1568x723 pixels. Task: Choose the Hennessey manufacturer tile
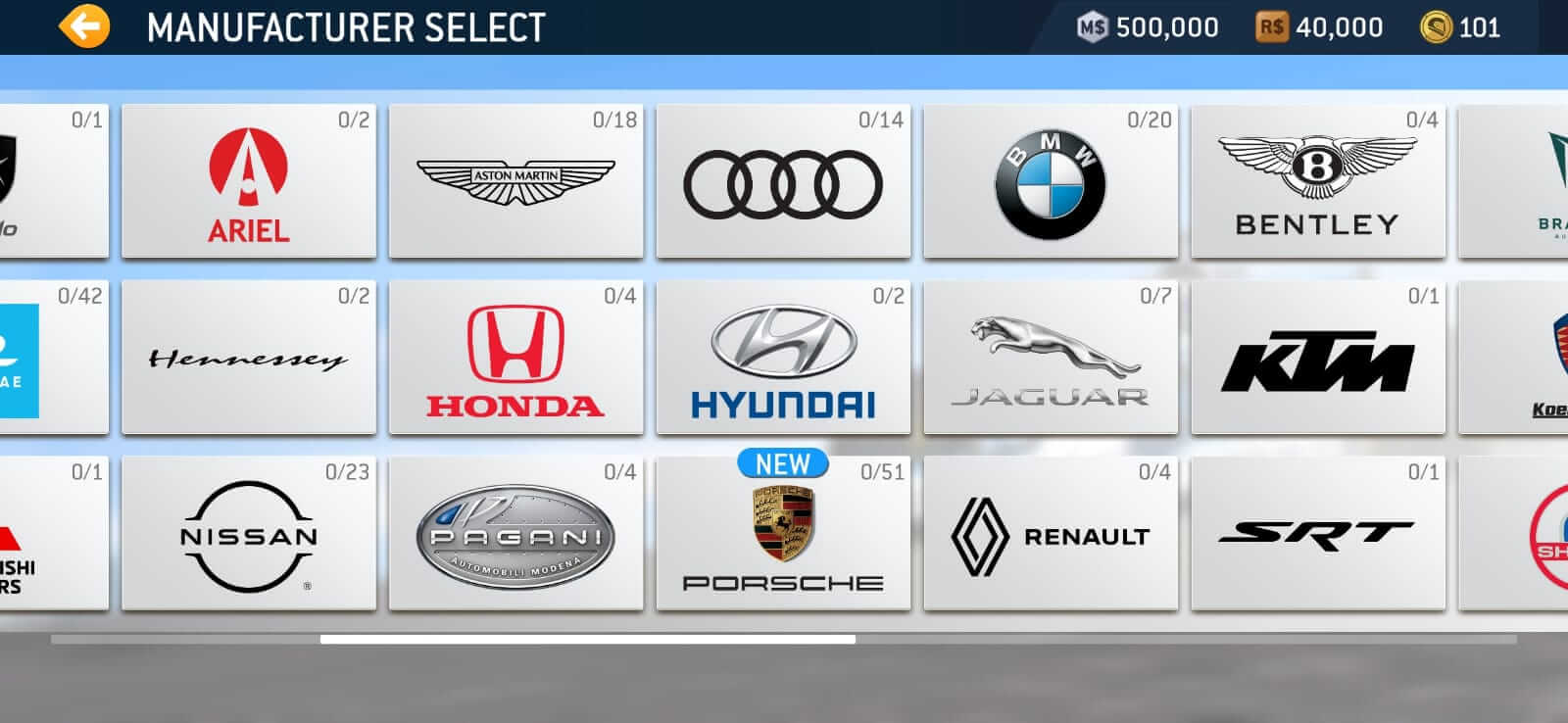248,357
